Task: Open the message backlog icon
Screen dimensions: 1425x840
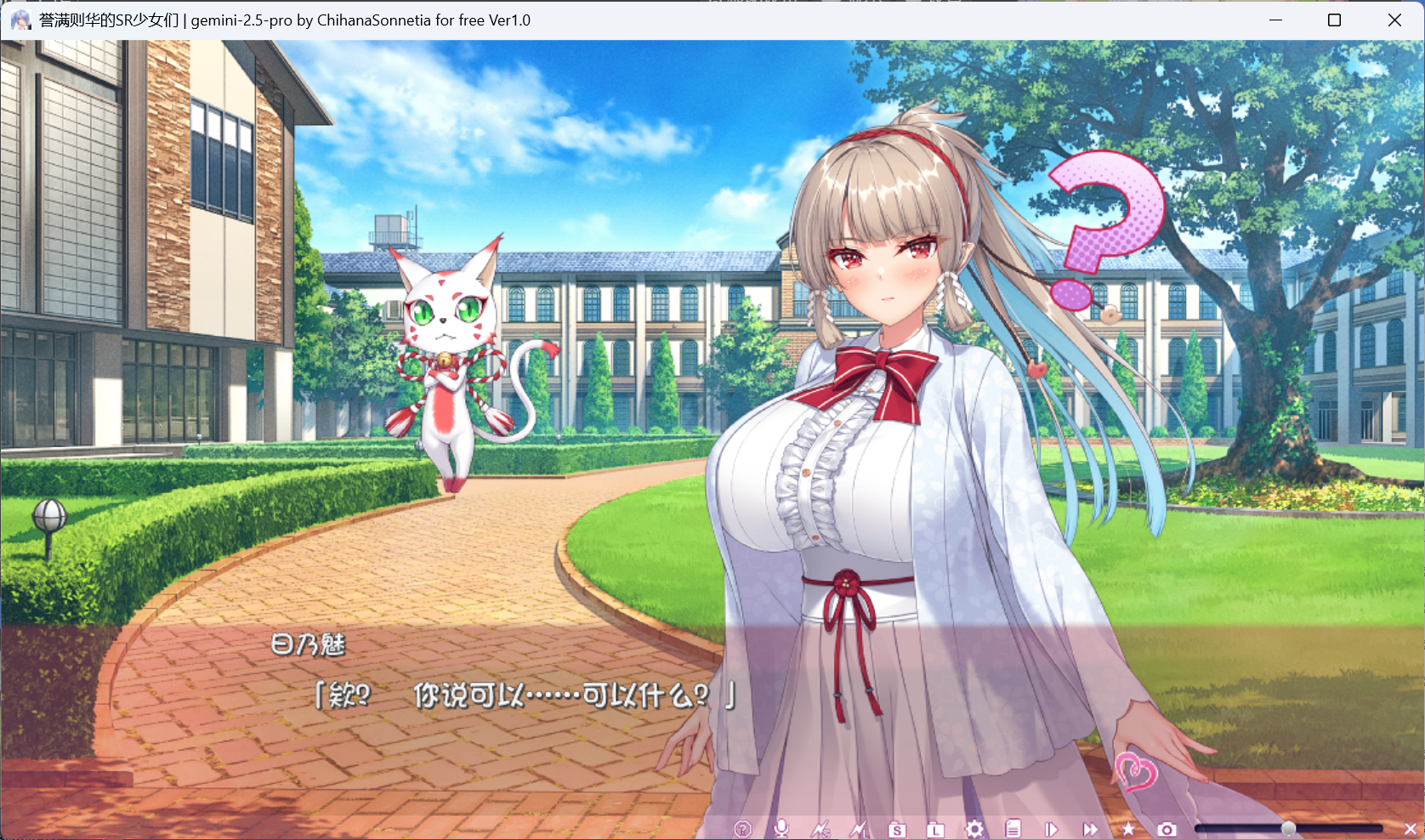Action: (1013, 827)
